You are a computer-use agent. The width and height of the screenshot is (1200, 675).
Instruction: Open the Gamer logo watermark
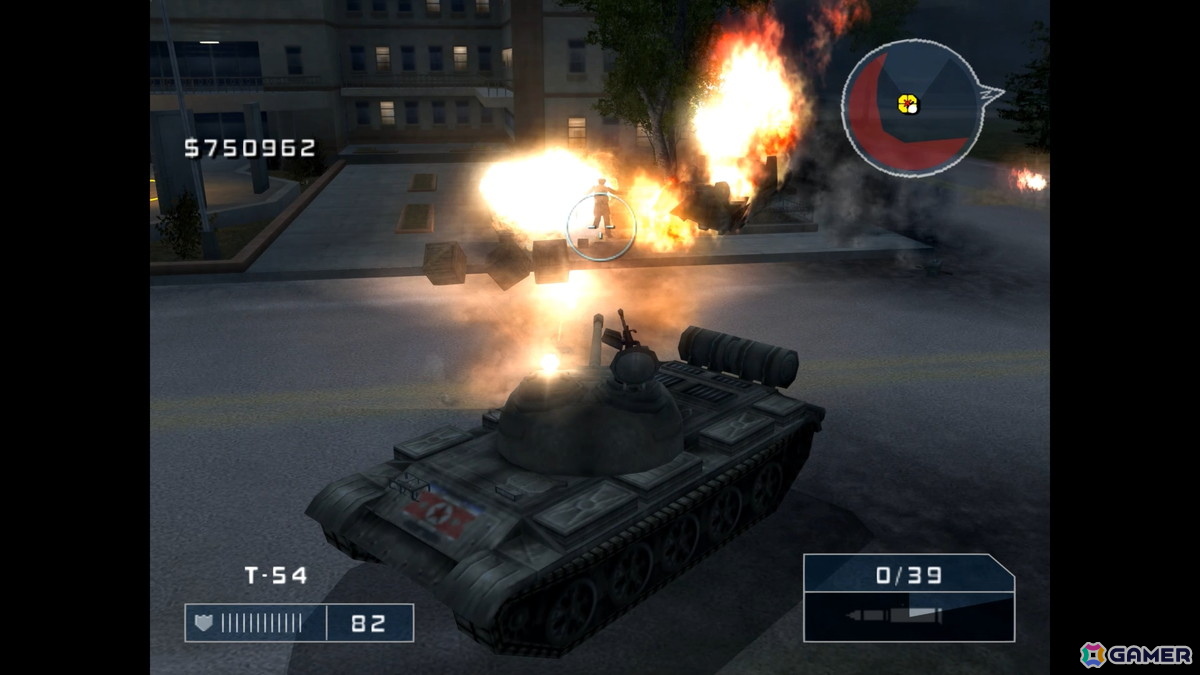tap(1136, 654)
